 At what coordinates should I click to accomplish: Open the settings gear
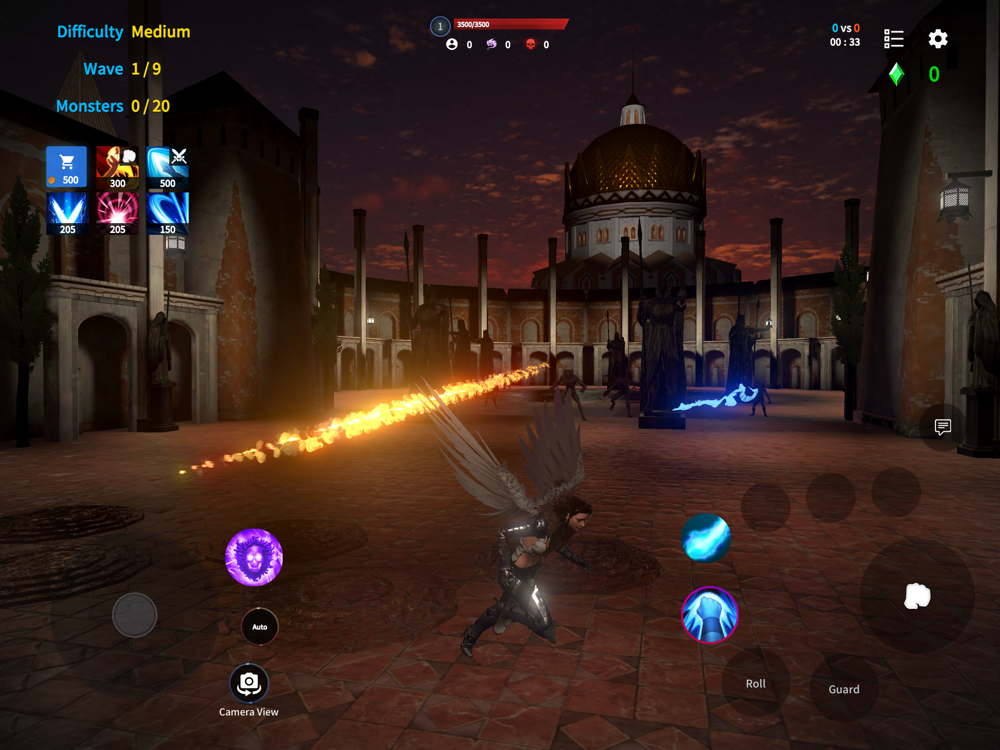point(938,39)
